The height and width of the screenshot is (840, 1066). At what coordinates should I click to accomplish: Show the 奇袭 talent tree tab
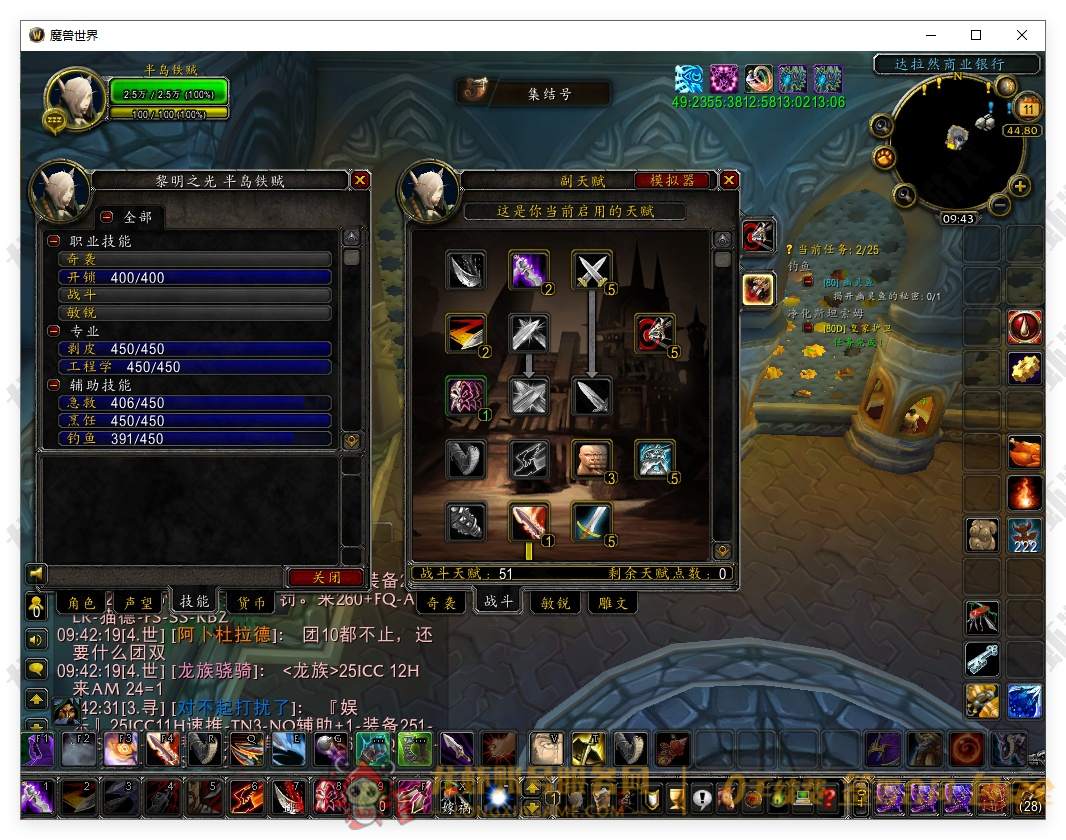point(441,602)
